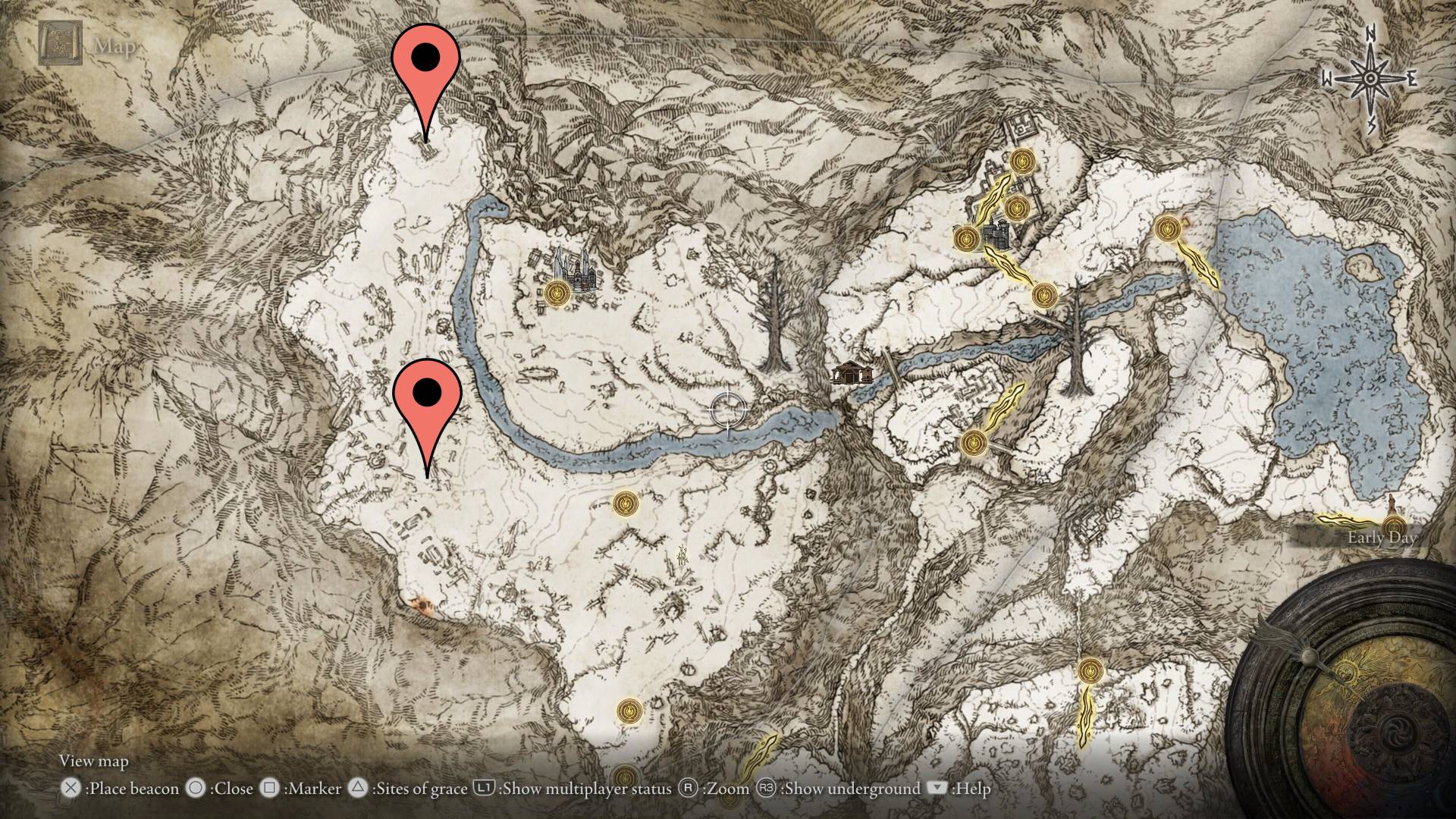The width and height of the screenshot is (1456, 819).
Task: Click the View map label
Action: (x=94, y=761)
